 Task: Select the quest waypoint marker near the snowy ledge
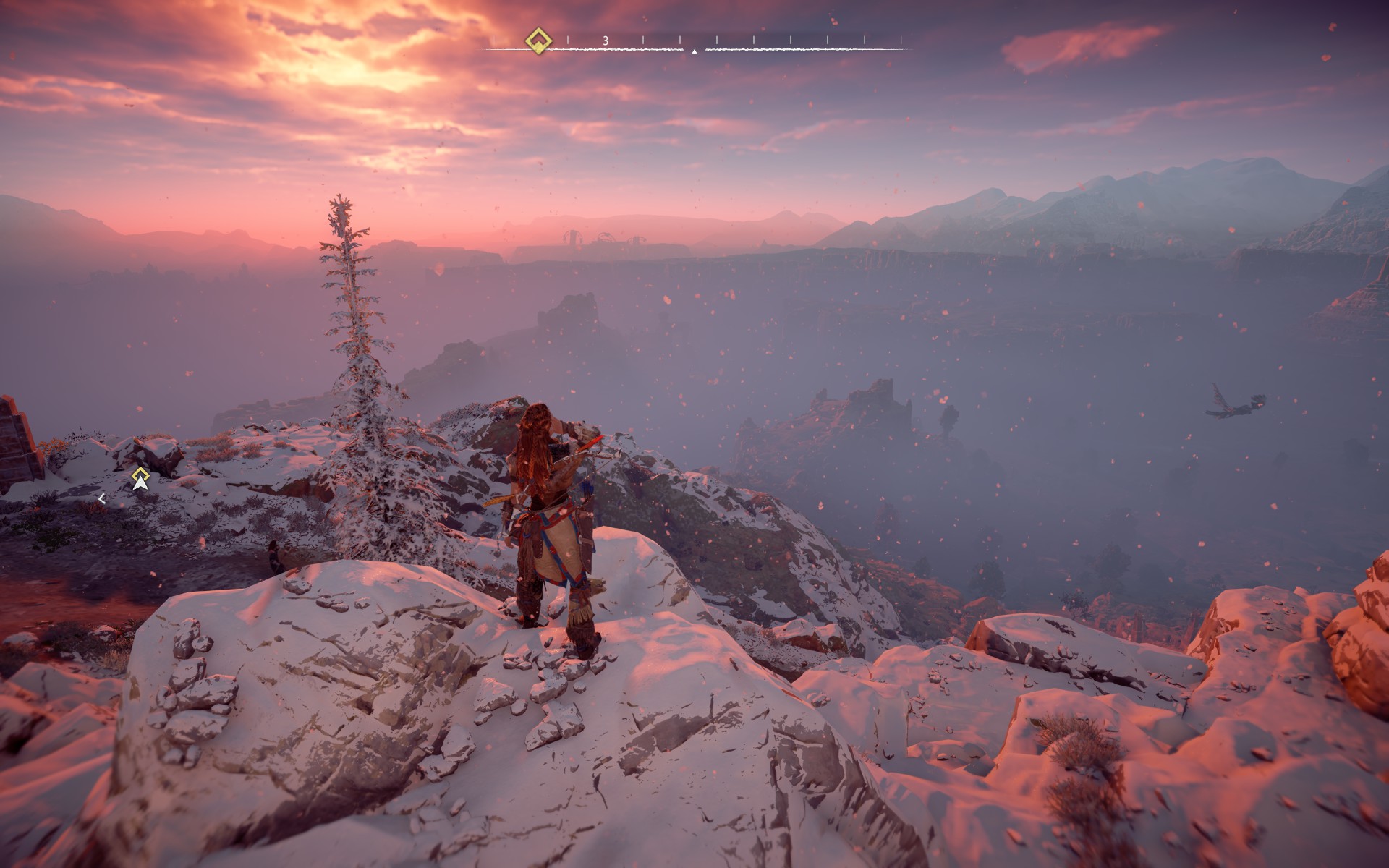pos(140,477)
